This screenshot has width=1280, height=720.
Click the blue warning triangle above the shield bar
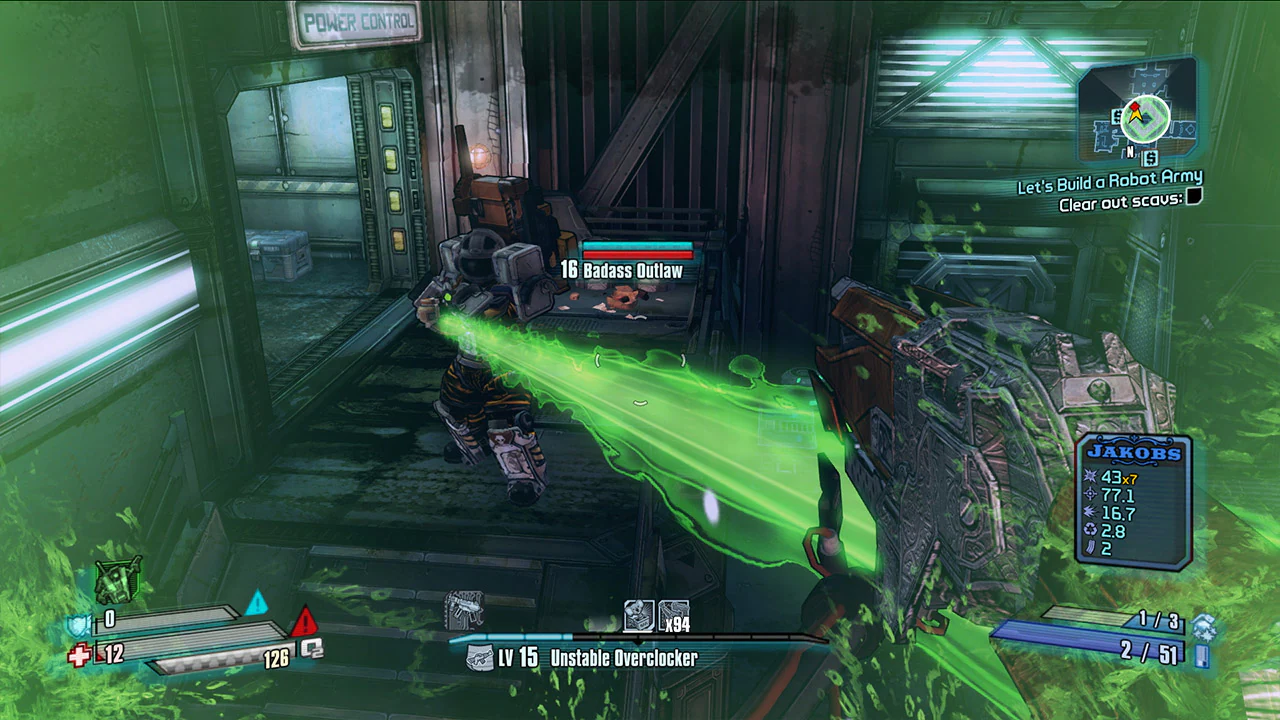point(257,603)
